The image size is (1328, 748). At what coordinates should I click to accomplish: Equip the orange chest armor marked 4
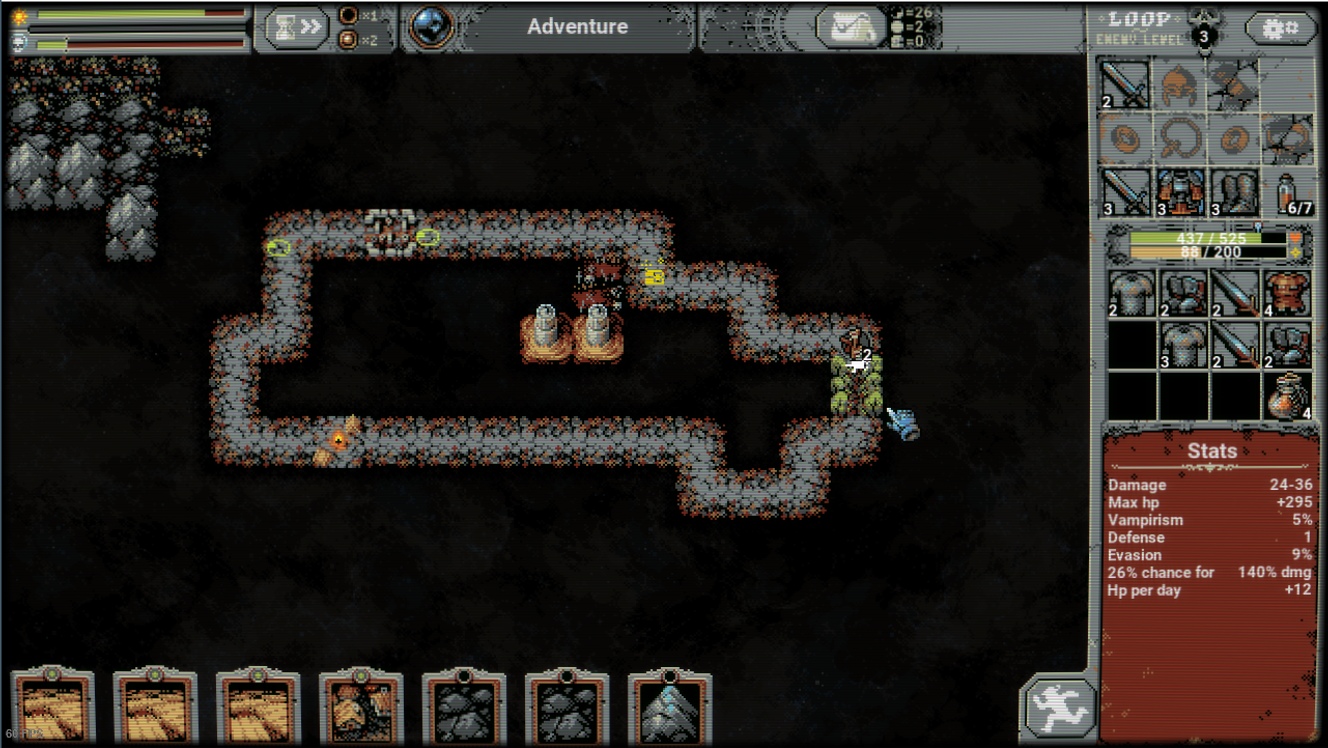pyautogui.click(x=1286, y=295)
